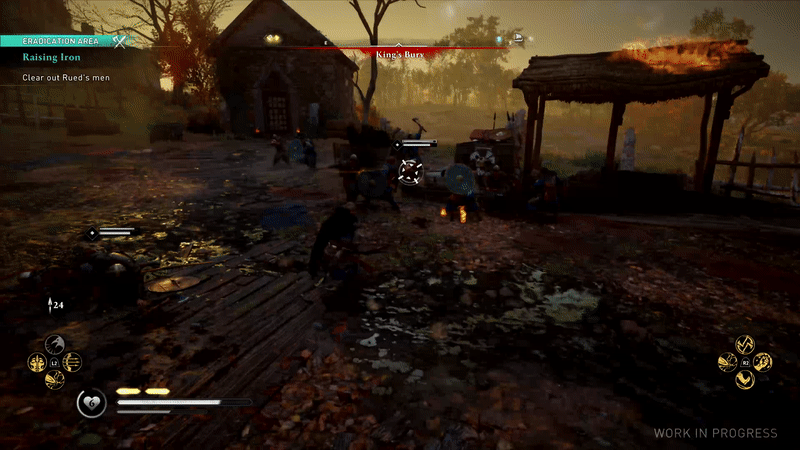Image resolution: width=800 pixels, height=450 pixels.
Task: Use the heart ration healing icon
Action: [x=91, y=403]
